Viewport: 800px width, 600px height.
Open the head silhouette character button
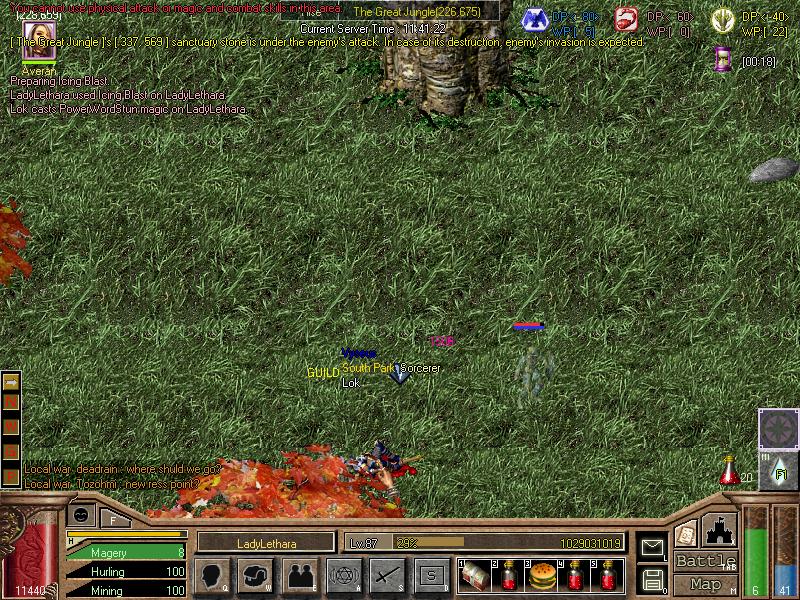212,576
